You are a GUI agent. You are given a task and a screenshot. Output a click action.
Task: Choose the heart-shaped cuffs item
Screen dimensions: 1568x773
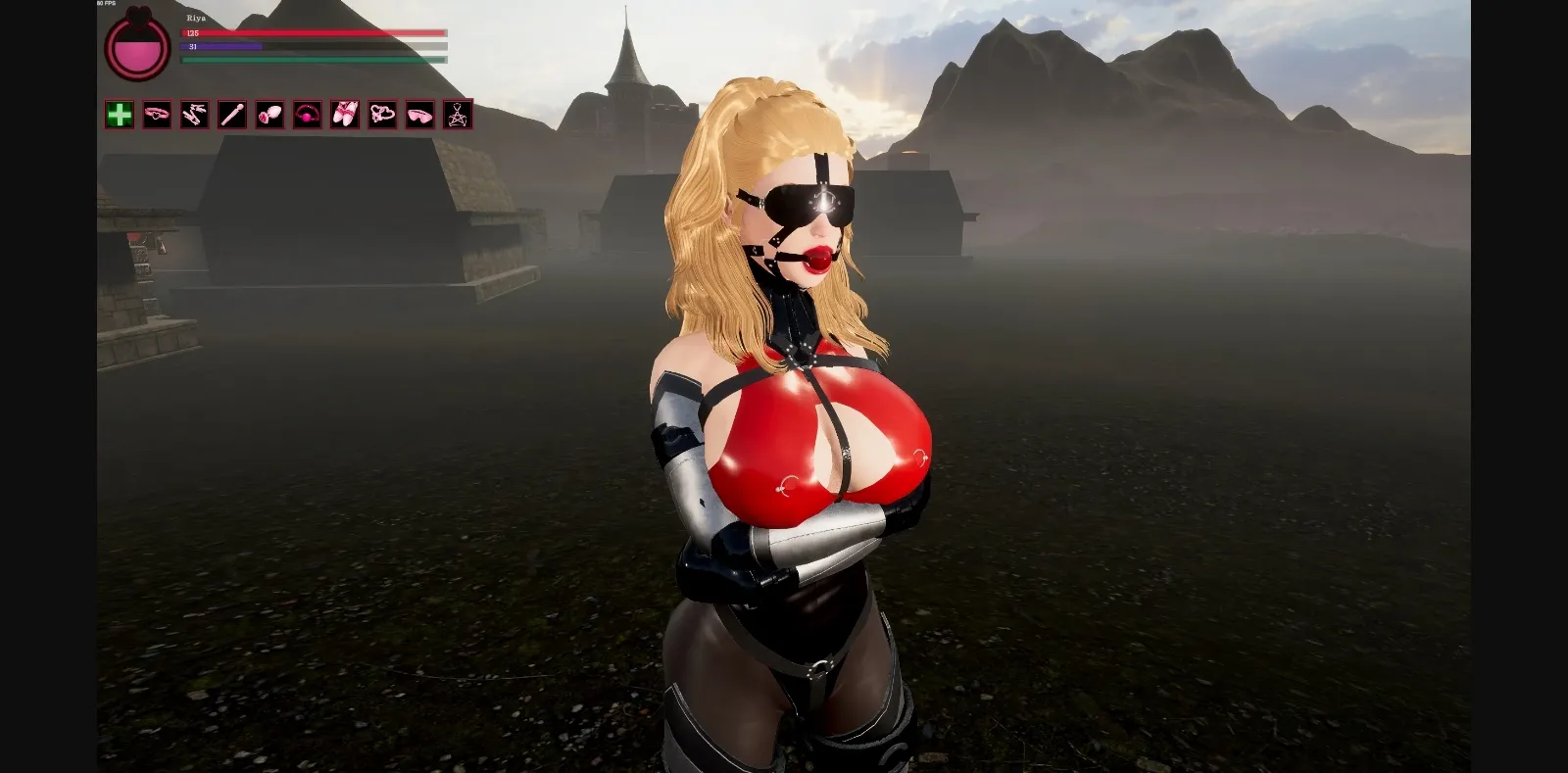tap(380, 116)
